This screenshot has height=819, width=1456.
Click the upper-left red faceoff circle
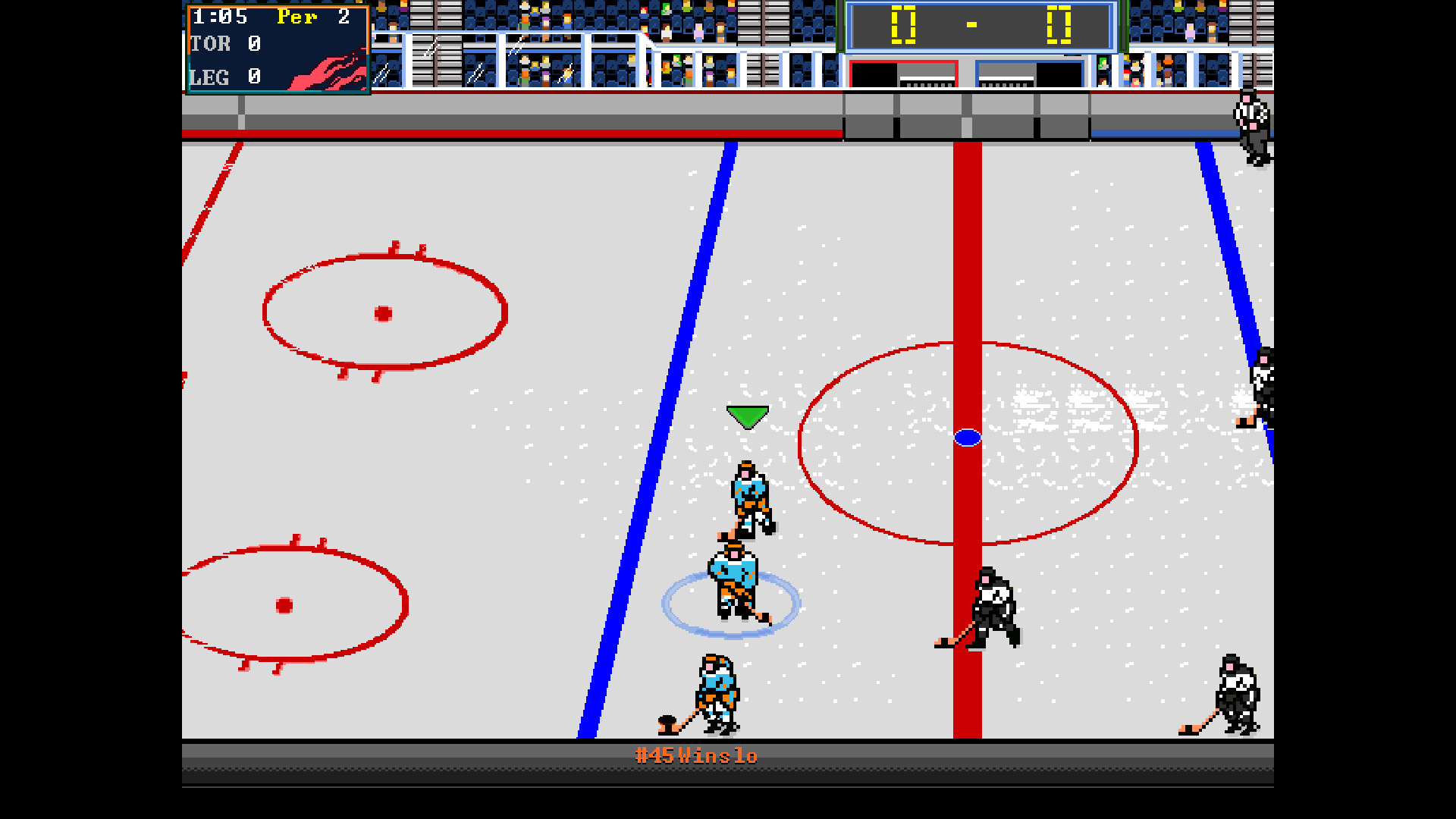[383, 313]
